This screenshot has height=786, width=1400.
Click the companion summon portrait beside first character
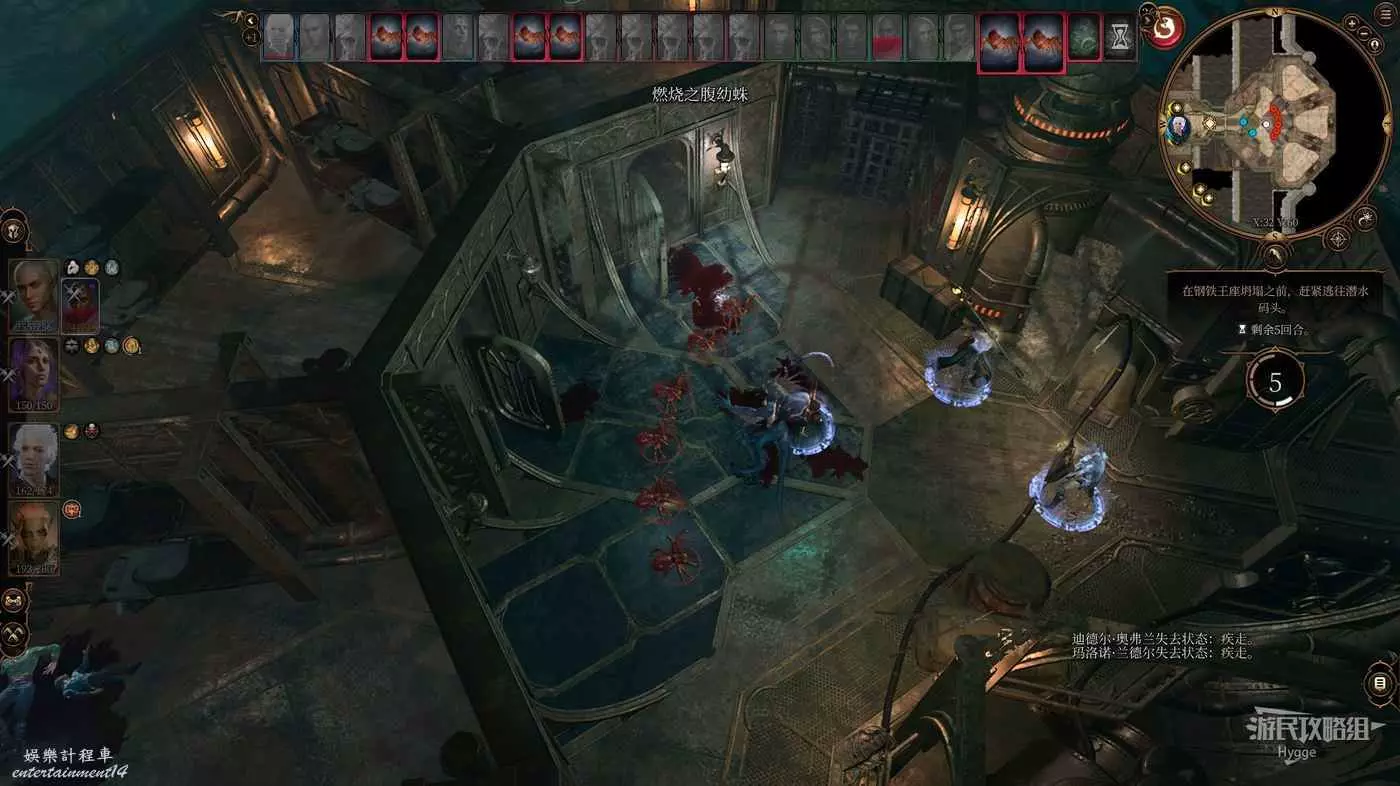(x=79, y=306)
